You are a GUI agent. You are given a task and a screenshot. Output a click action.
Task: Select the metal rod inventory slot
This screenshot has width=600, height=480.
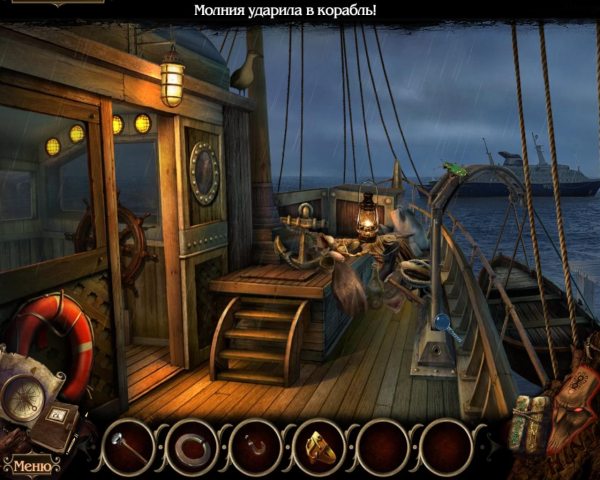coord(127,445)
